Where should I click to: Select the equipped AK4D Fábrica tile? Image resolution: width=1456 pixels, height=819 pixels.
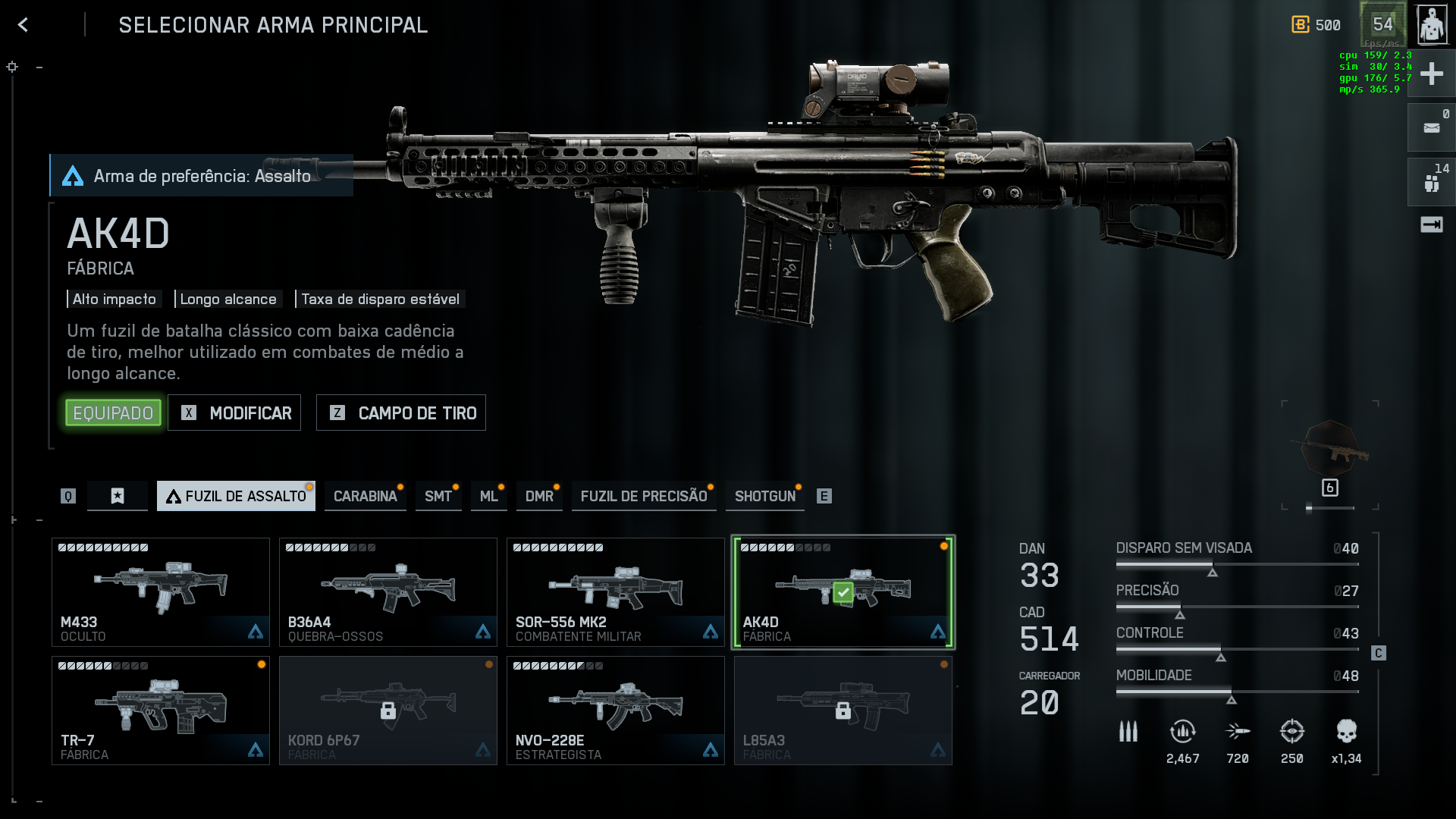click(843, 592)
